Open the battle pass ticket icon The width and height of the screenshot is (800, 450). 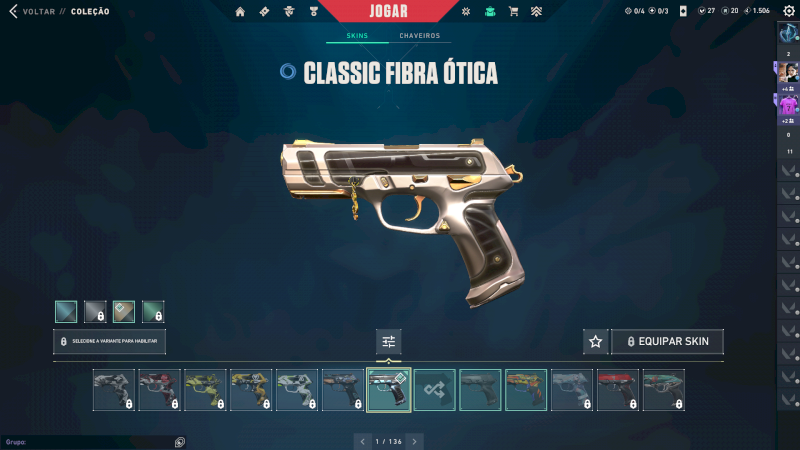coord(264,11)
